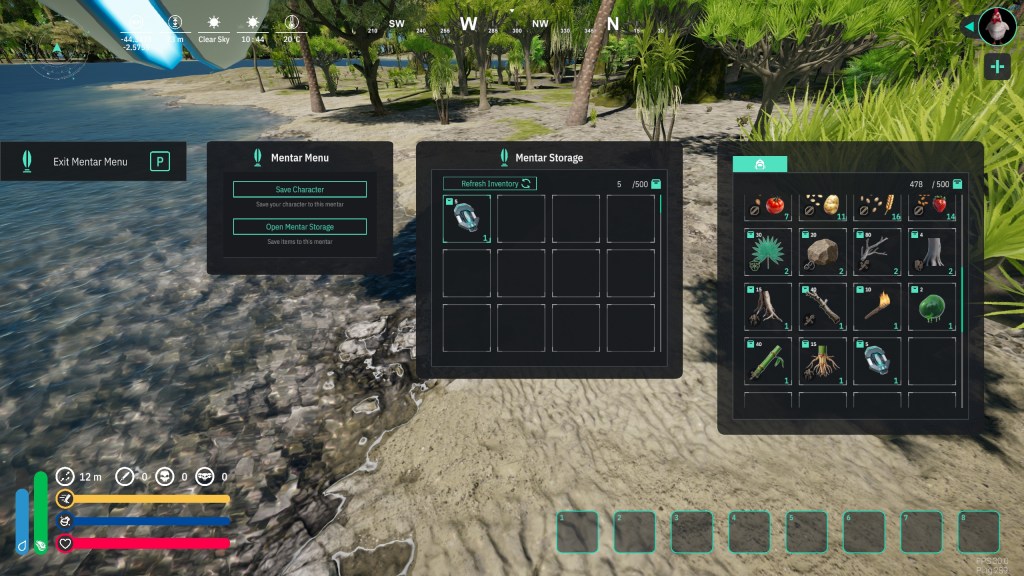The width and height of the screenshot is (1024, 576).
Task: Switch to the backpack inventory tab
Action: pos(760,164)
